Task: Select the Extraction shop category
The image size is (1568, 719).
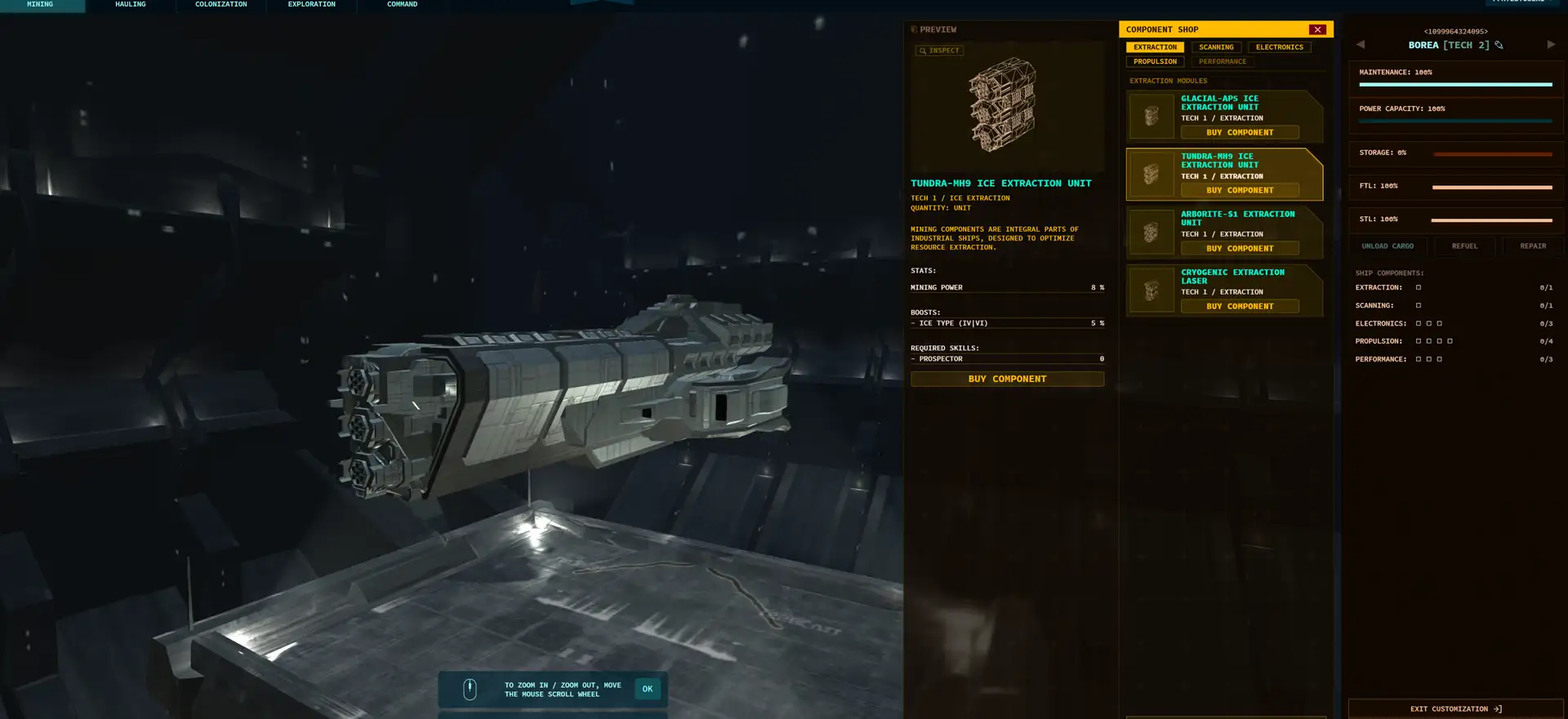Action: (1155, 47)
